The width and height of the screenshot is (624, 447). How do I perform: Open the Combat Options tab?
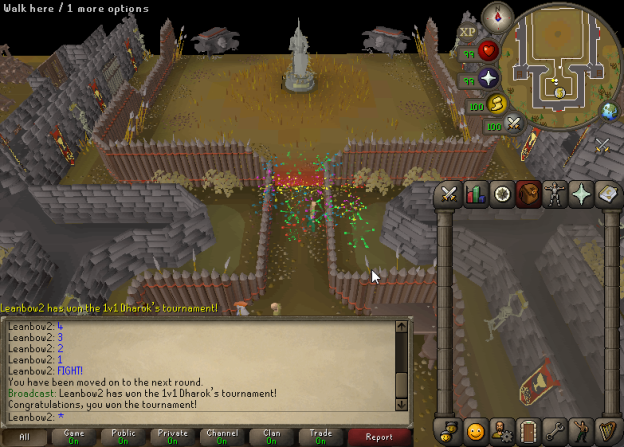tap(448, 194)
